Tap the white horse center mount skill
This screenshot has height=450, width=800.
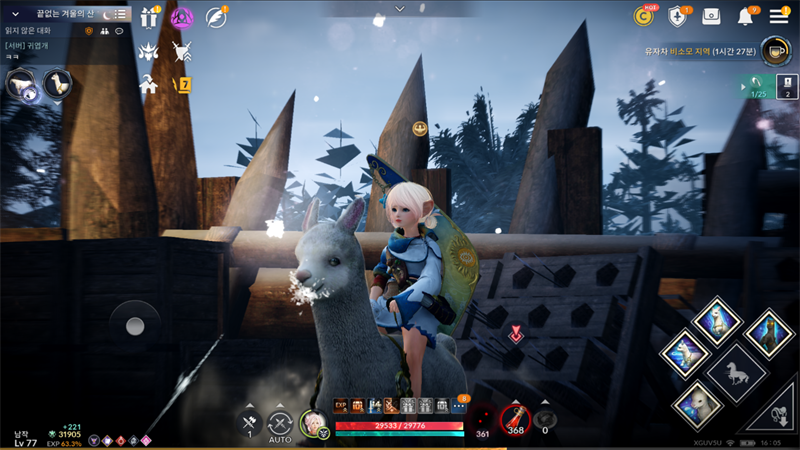735,372
